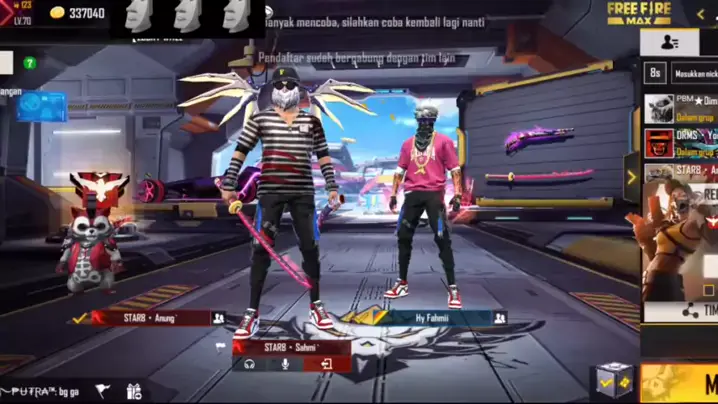This screenshot has width=718, height=404.
Task: Click the green question mark help icon
Action: pos(30,63)
